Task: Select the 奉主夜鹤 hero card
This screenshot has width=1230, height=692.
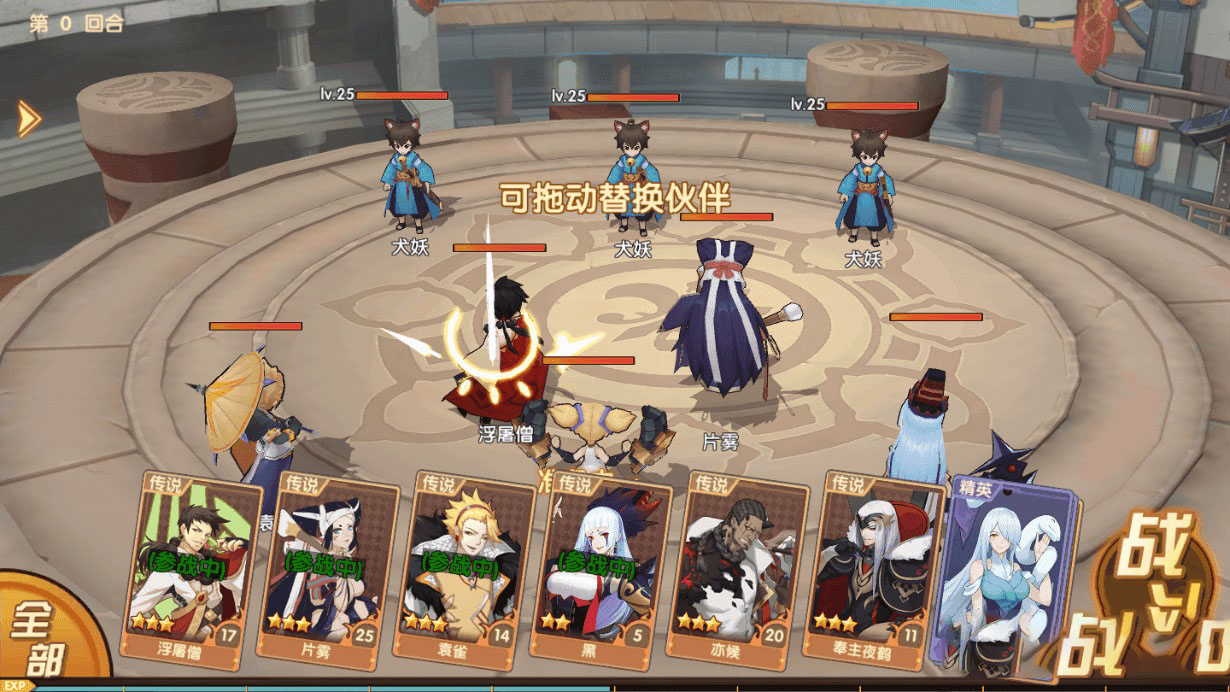Action: [x=873, y=570]
